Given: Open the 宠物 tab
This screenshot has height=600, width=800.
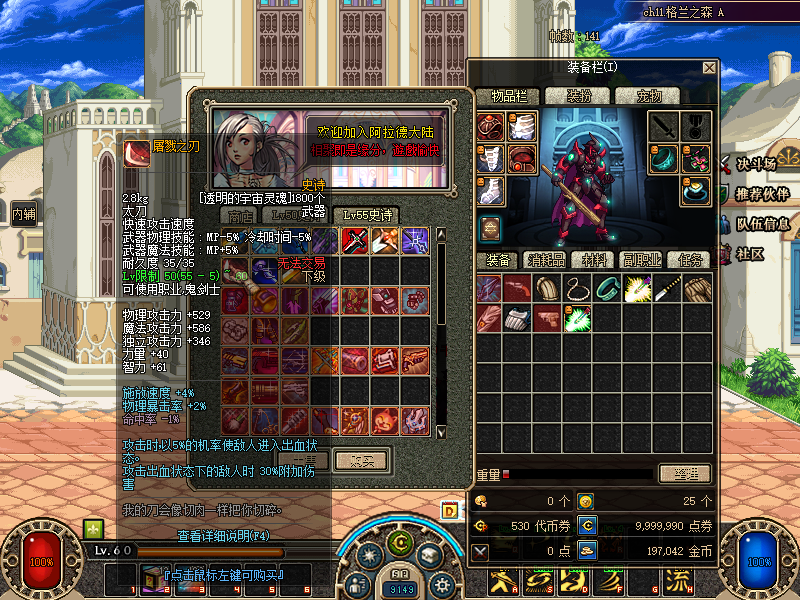Looking at the screenshot, I should [640, 96].
